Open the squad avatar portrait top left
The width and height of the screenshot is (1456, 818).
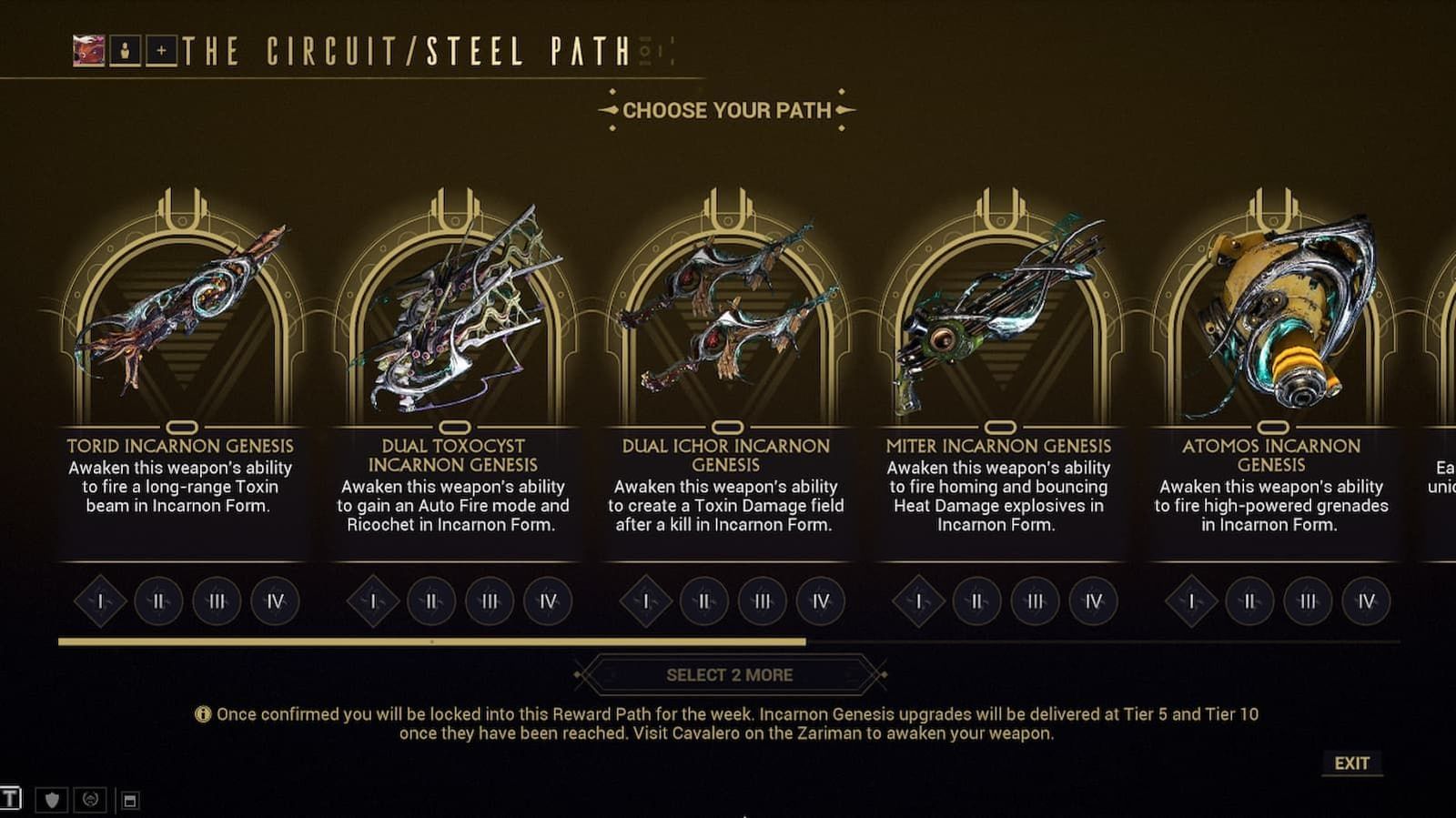87,51
